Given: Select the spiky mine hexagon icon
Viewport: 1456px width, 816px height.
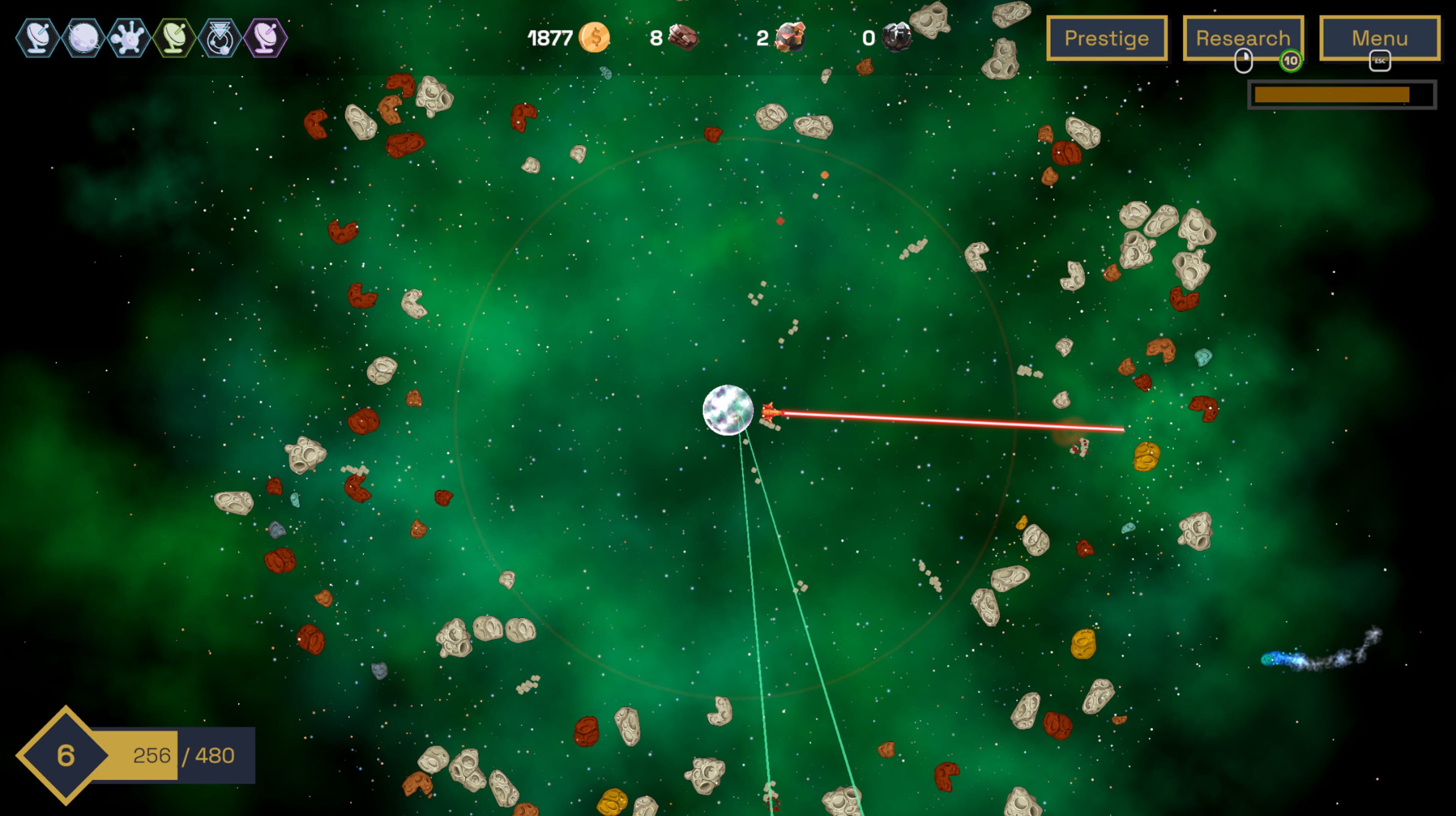Looking at the screenshot, I should point(129,38).
